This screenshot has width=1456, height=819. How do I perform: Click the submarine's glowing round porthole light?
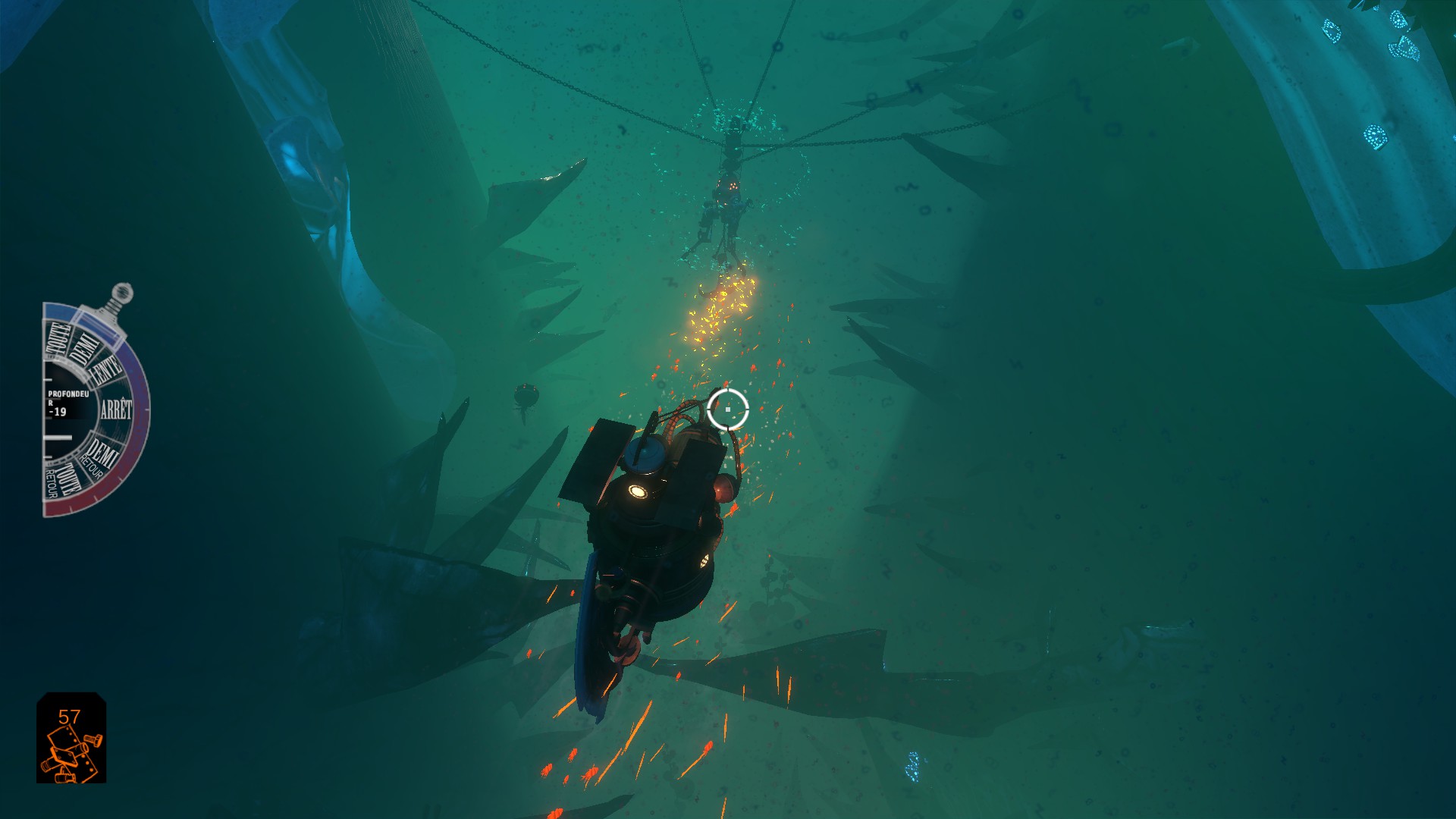pos(639,491)
